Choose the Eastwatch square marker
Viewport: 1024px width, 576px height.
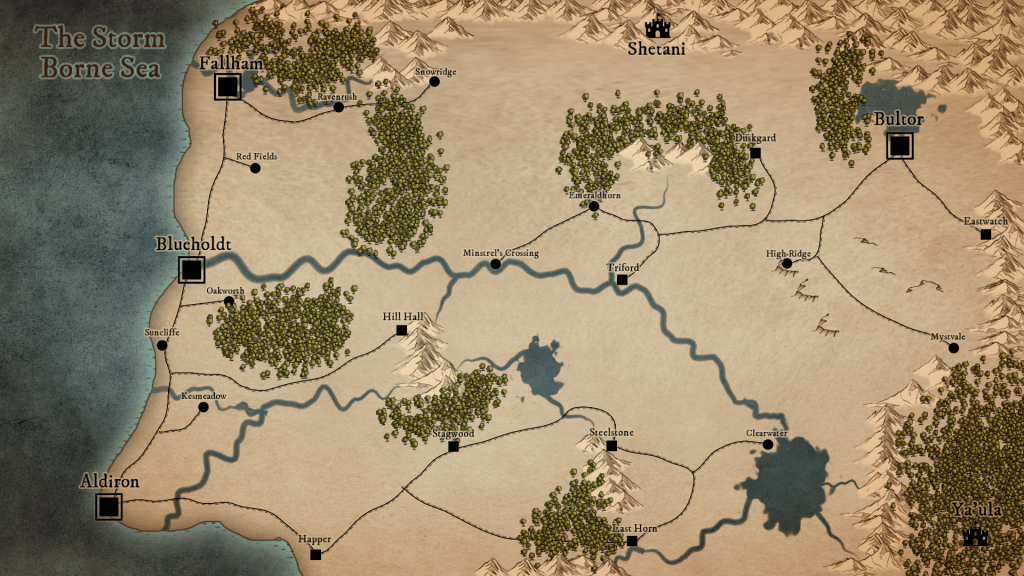coord(985,234)
